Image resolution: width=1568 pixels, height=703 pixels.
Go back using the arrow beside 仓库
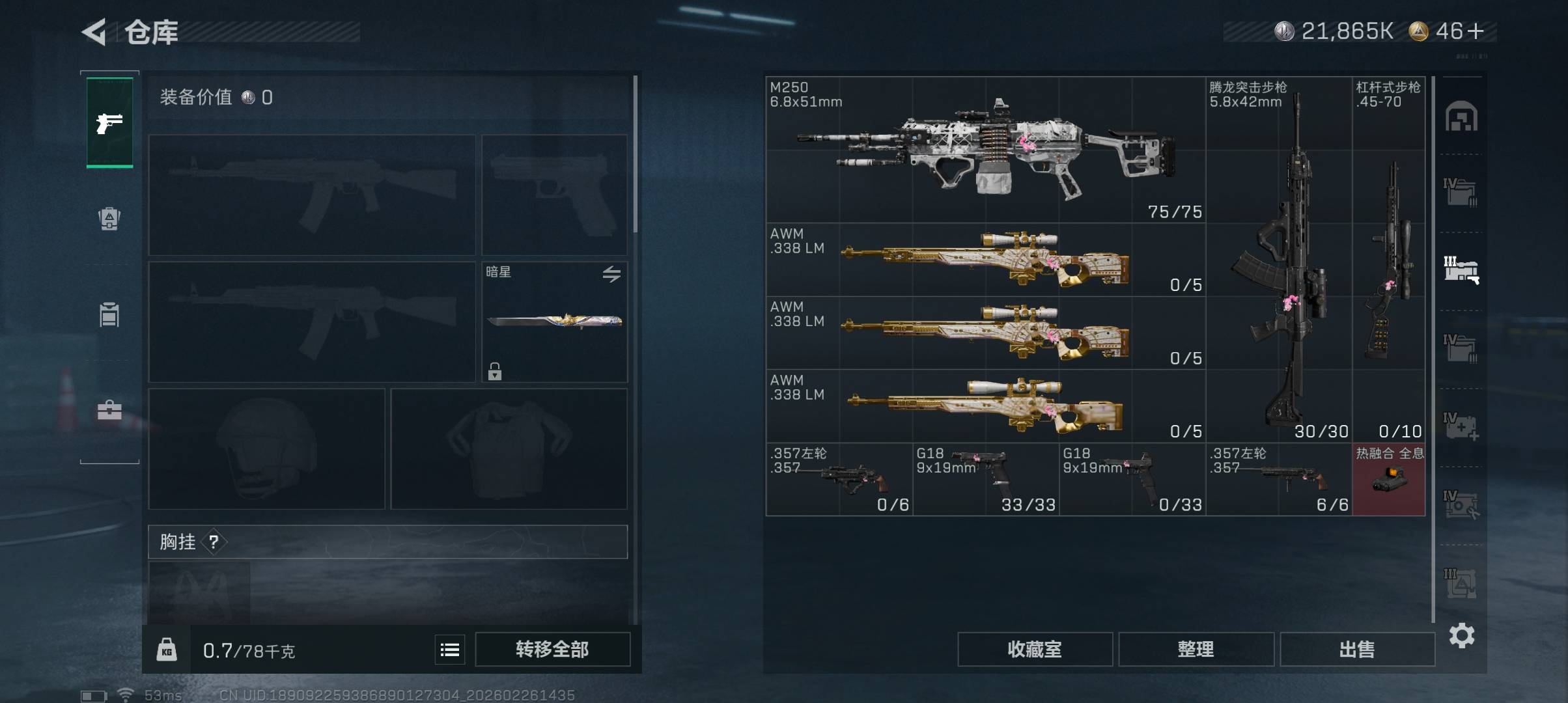94,32
